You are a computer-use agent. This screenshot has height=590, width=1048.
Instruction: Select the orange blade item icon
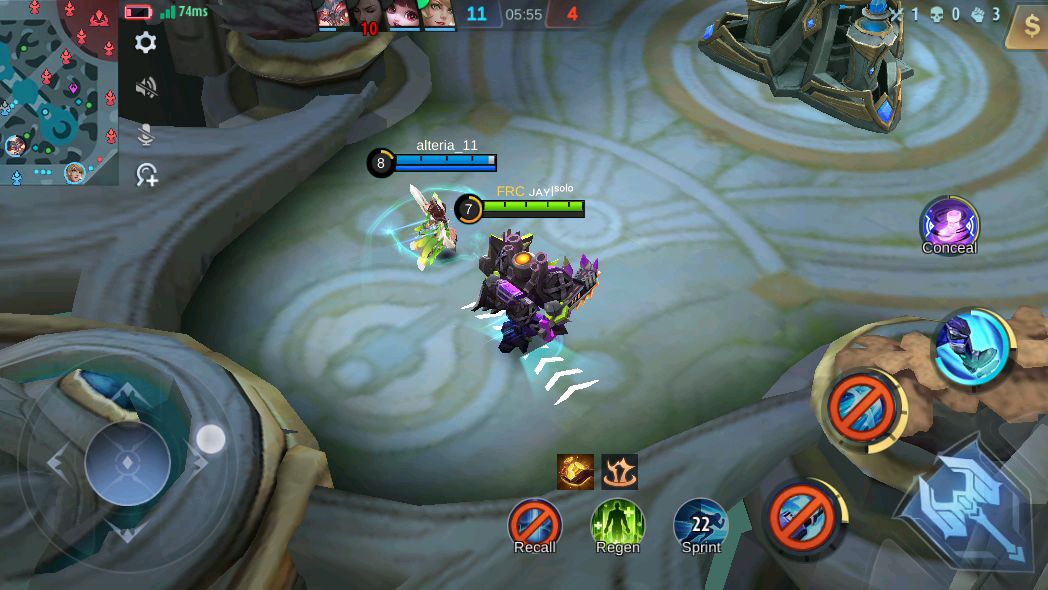coord(575,472)
